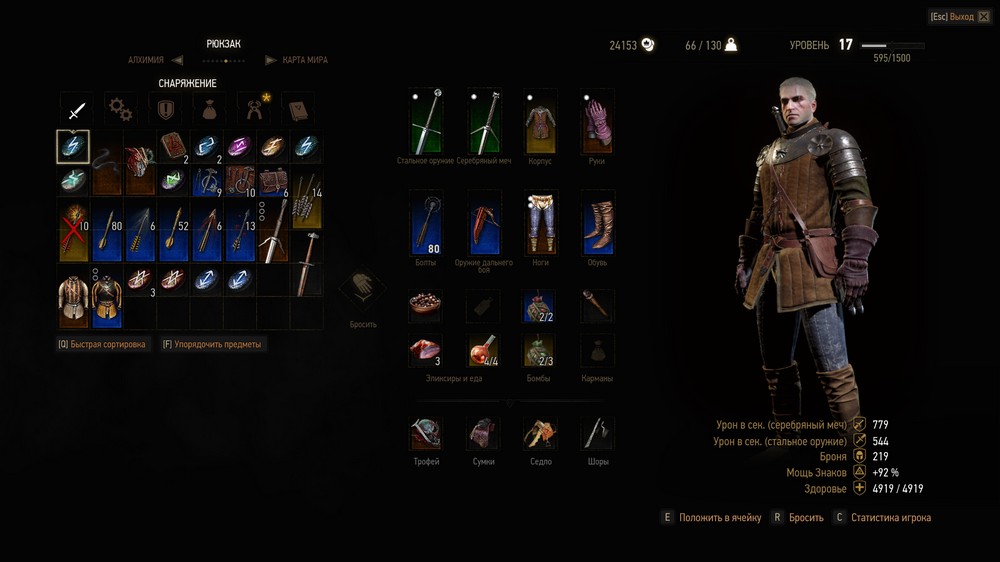Navigate to Карта мира via right arrow

(270, 60)
